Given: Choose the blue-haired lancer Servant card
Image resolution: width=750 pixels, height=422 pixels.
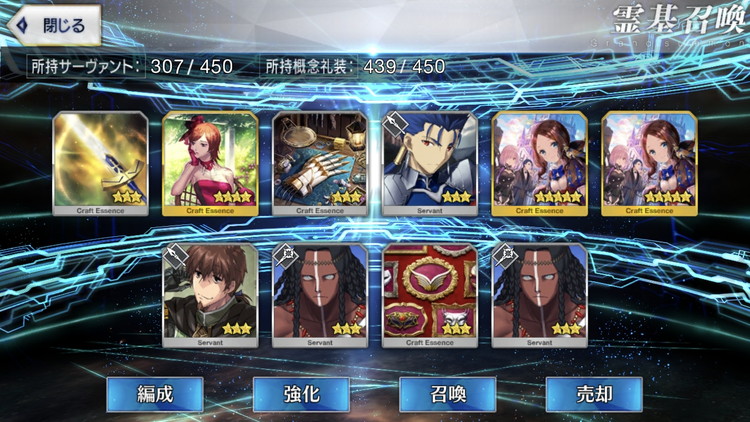Looking at the screenshot, I should (x=430, y=162).
